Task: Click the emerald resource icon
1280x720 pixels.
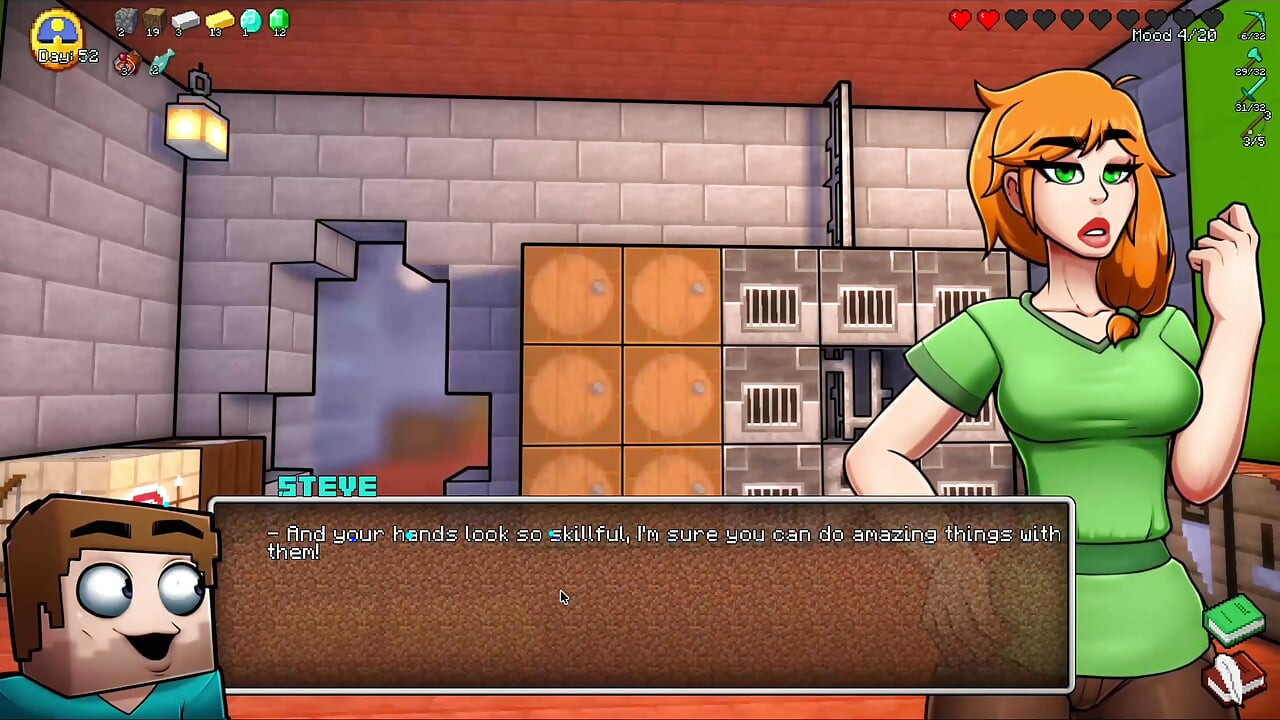Action: point(280,20)
